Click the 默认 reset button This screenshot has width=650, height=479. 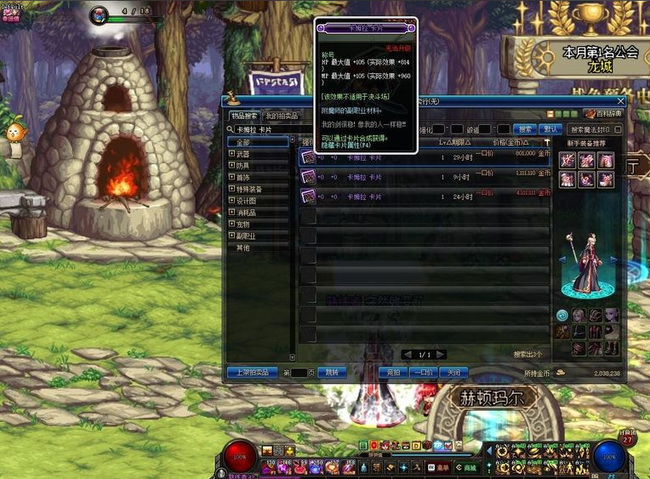pyautogui.click(x=549, y=129)
